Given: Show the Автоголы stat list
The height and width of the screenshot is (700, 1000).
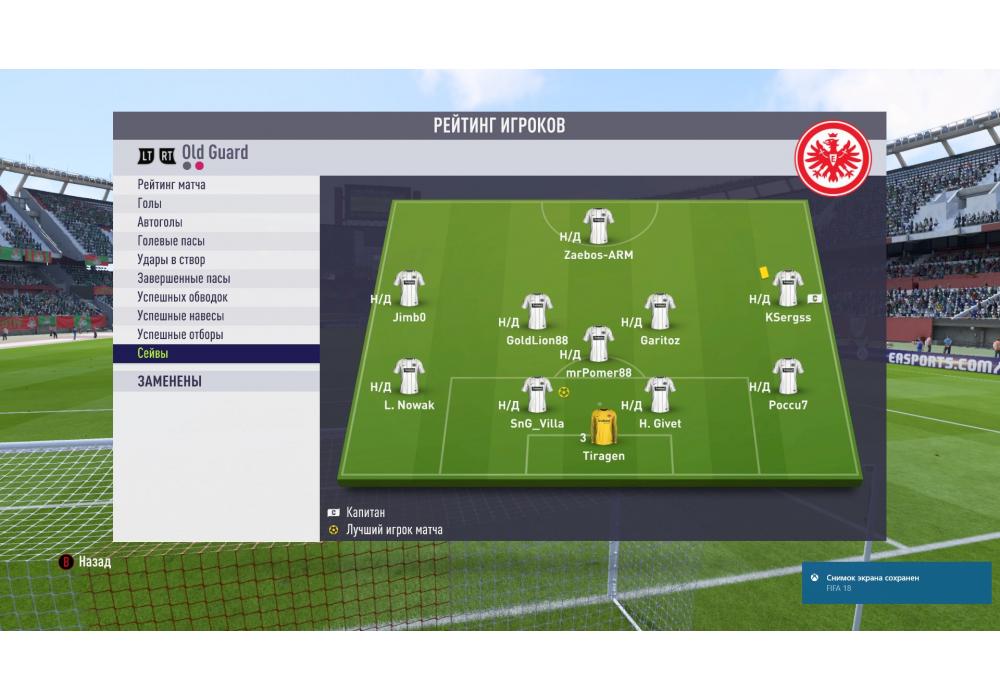Looking at the screenshot, I should (x=160, y=222).
